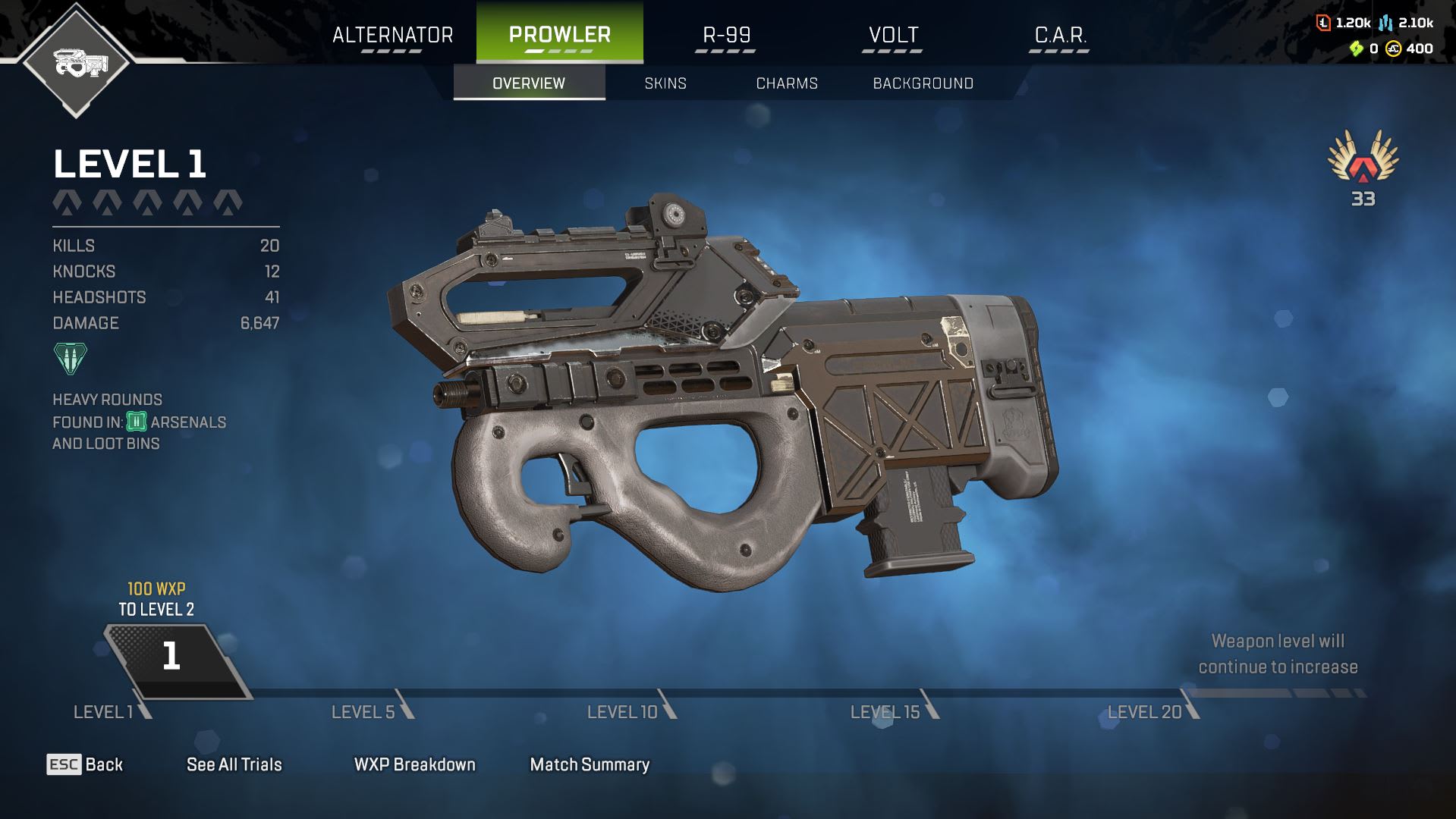Open the R-99 weapon tab
The width and height of the screenshot is (1456, 819).
tap(726, 35)
